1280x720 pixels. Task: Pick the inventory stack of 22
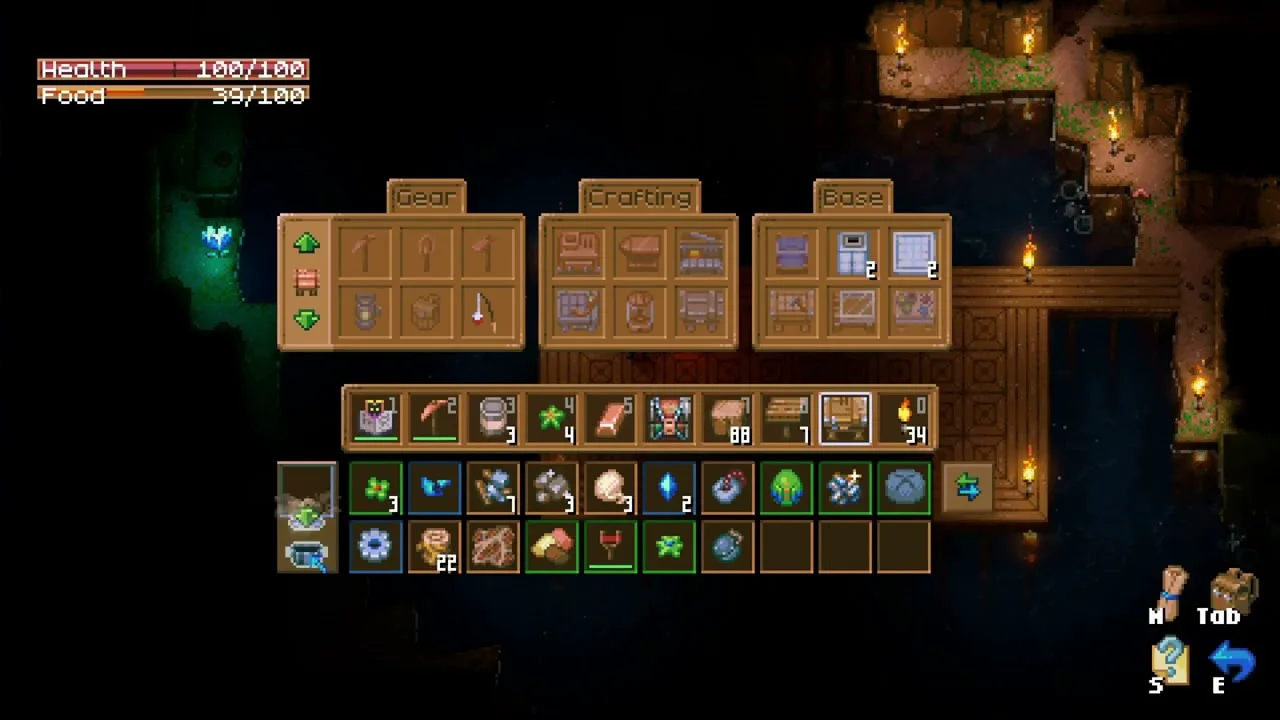[434, 547]
